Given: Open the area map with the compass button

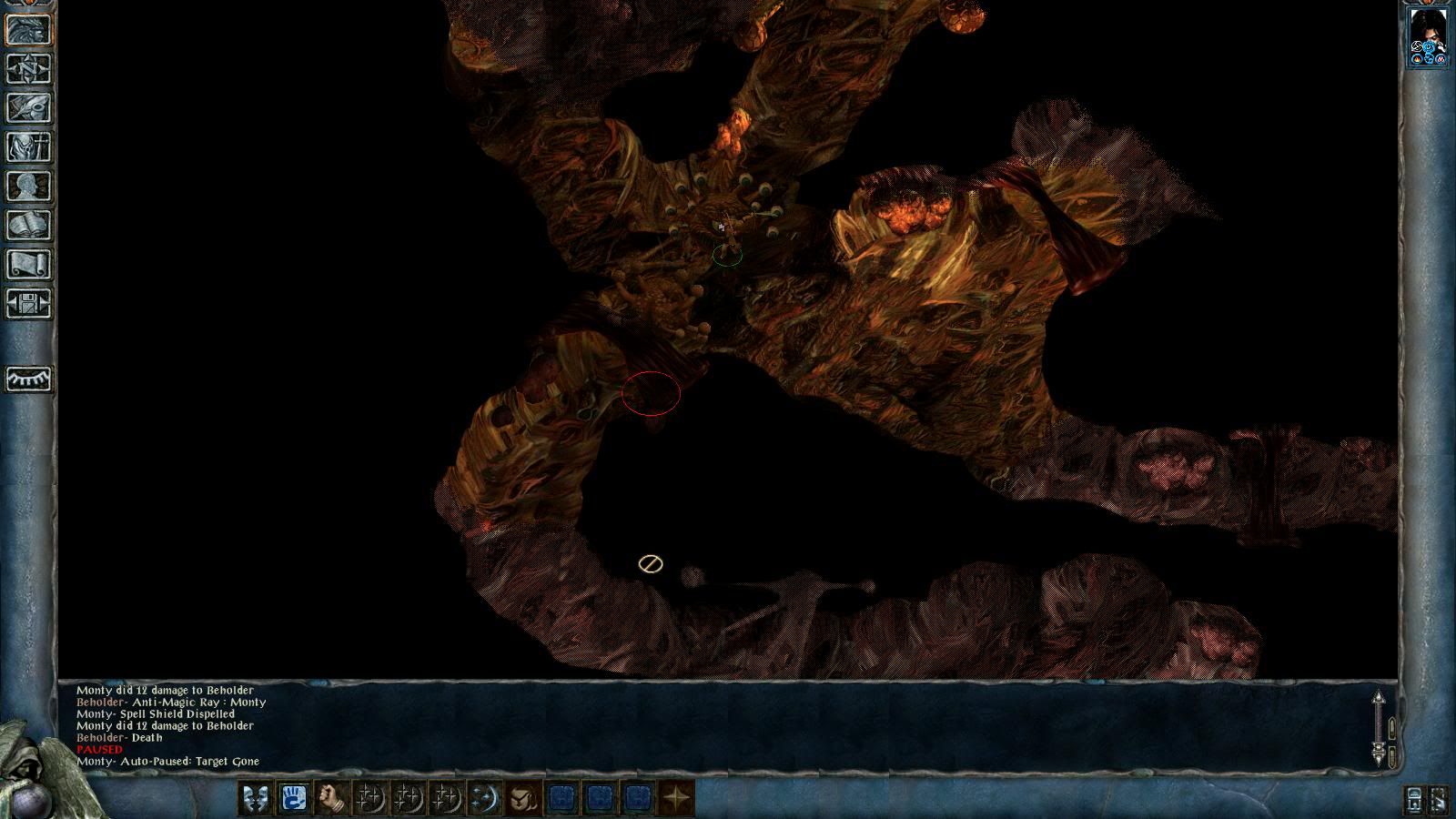Looking at the screenshot, I should pyautogui.click(x=29, y=69).
